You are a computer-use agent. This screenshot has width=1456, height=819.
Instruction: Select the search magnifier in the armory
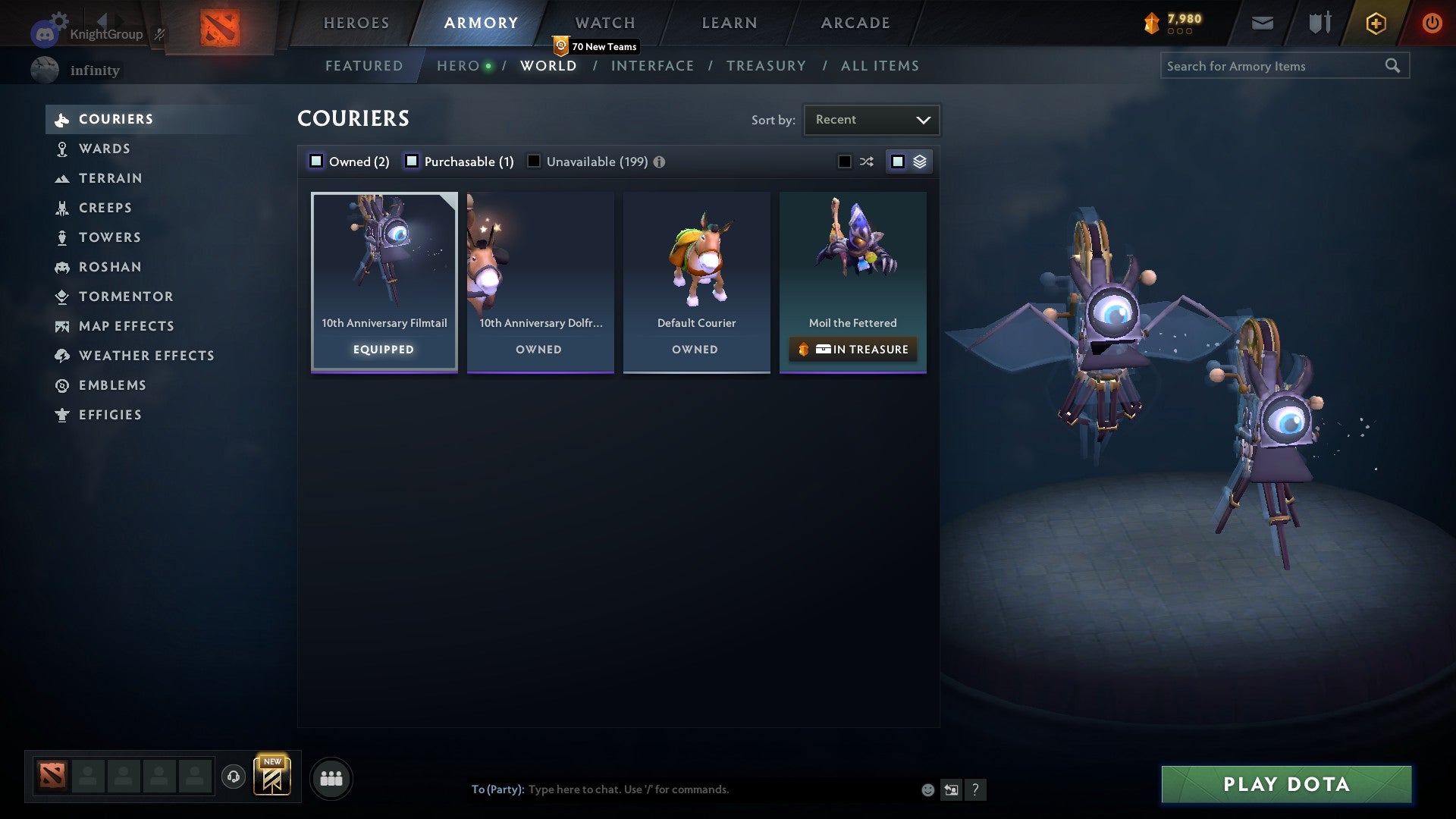(1394, 66)
